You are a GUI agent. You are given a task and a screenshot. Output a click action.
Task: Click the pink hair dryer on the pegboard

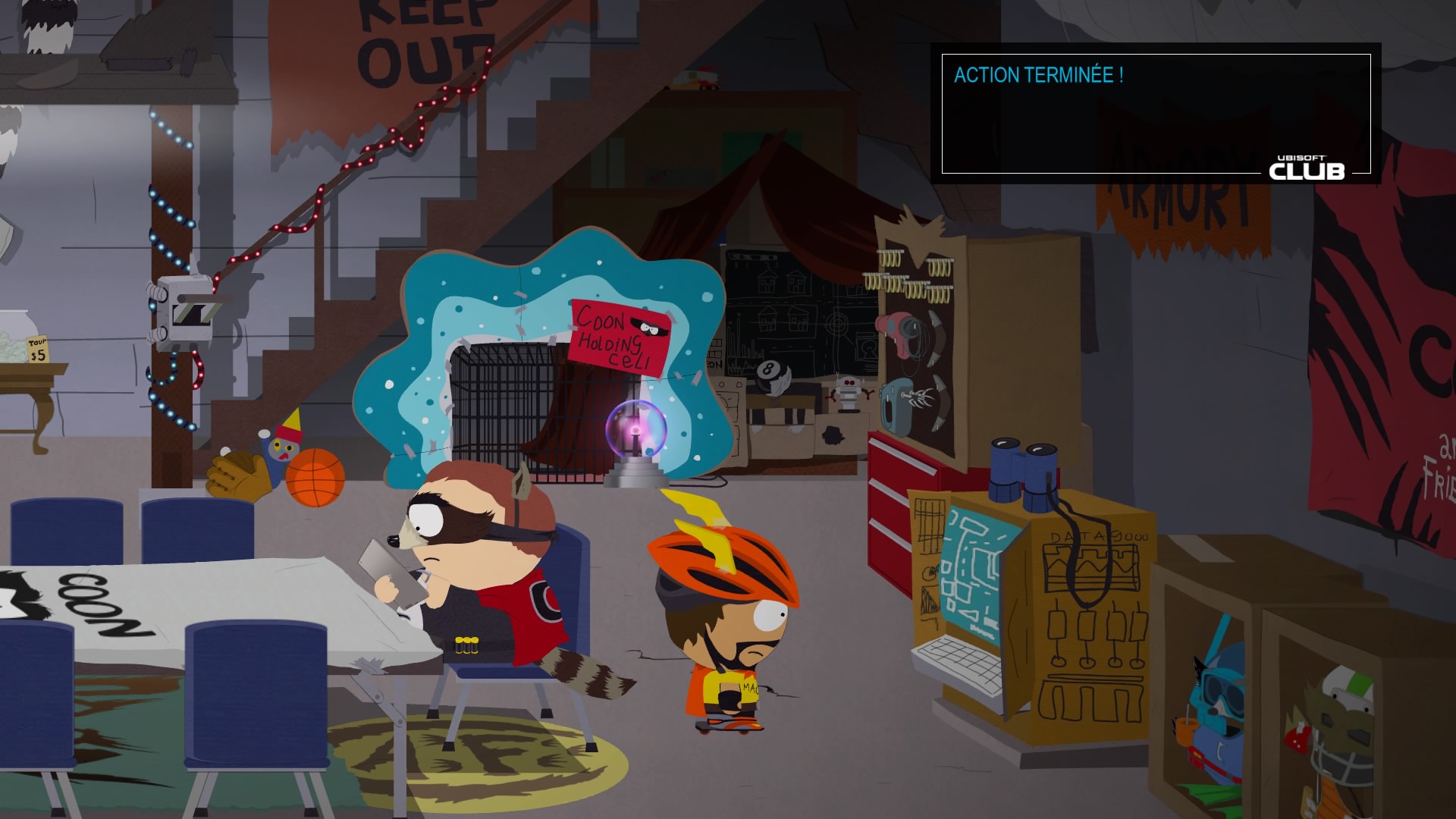tap(895, 326)
